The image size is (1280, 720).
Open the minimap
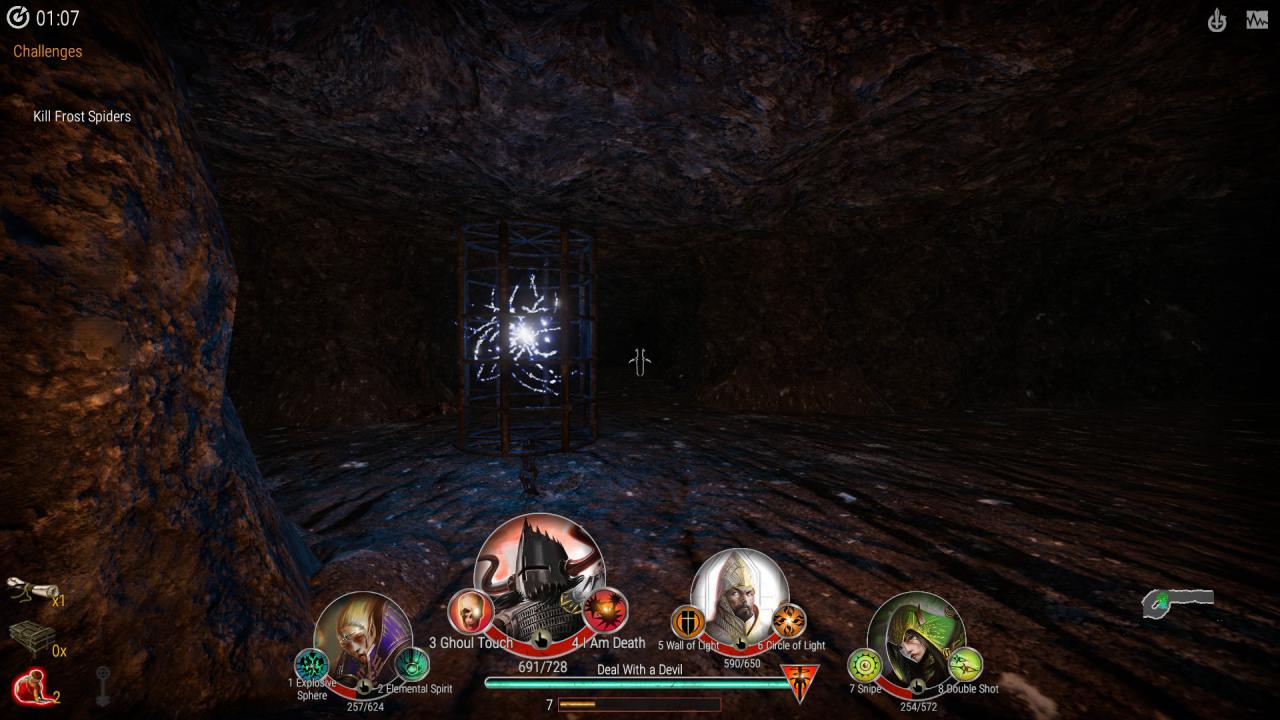tap(1178, 602)
